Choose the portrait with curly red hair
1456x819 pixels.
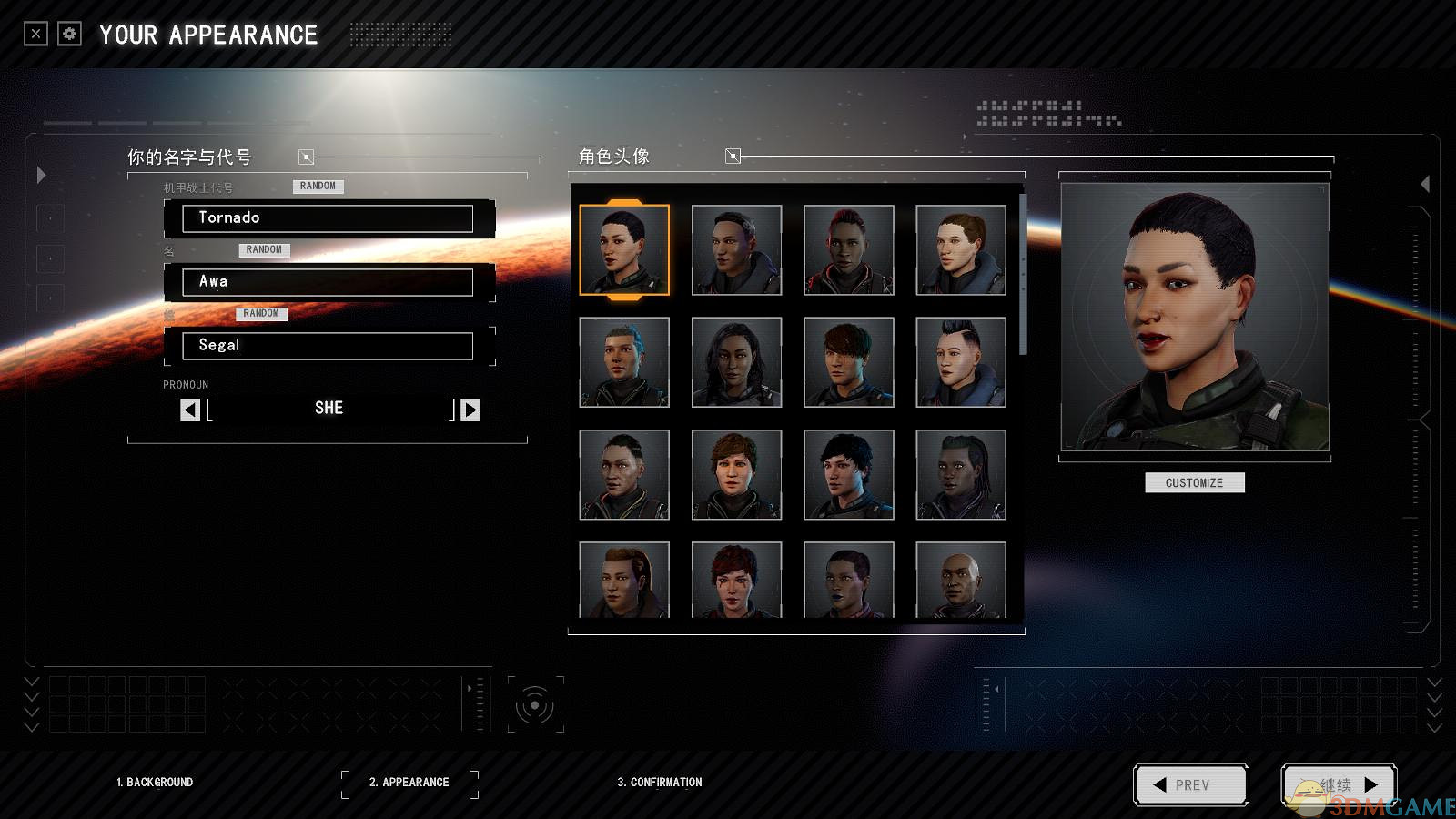736,581
